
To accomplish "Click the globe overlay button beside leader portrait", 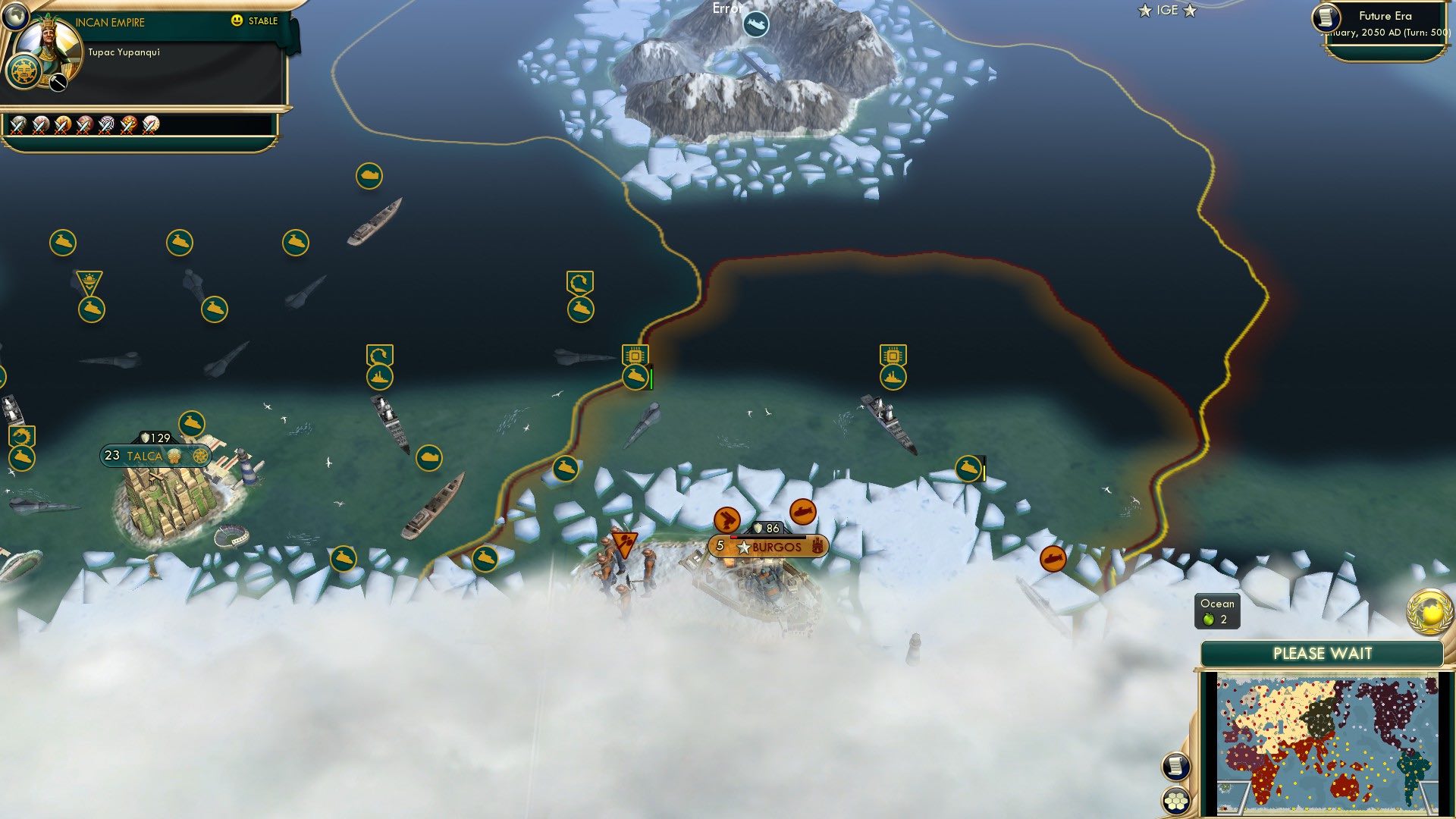I will pos(15,15).
